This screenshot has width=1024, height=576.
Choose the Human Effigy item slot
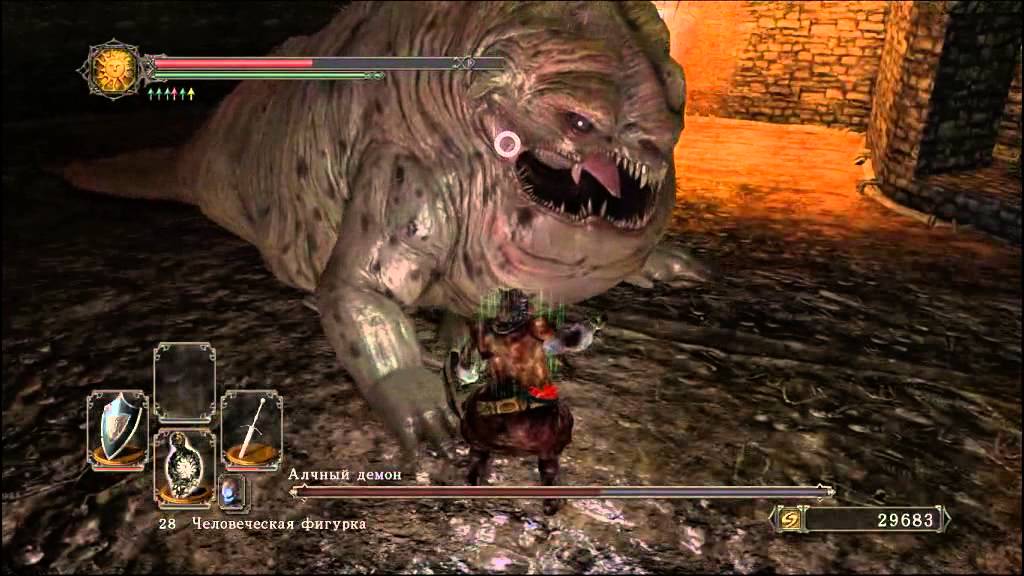(184, 470)
